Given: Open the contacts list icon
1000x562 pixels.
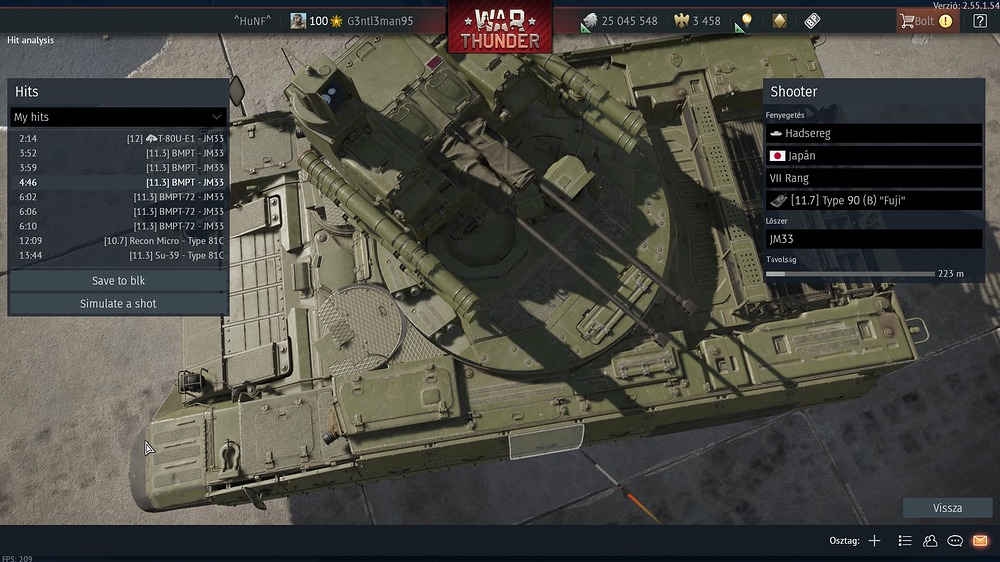Looking at the screenshot, I should pyautogui.click(x=930, y=541).
